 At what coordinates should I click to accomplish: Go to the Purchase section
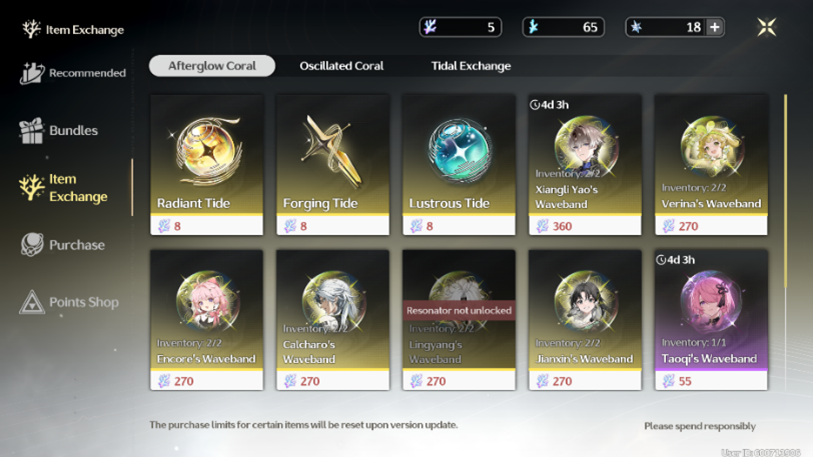63,245
